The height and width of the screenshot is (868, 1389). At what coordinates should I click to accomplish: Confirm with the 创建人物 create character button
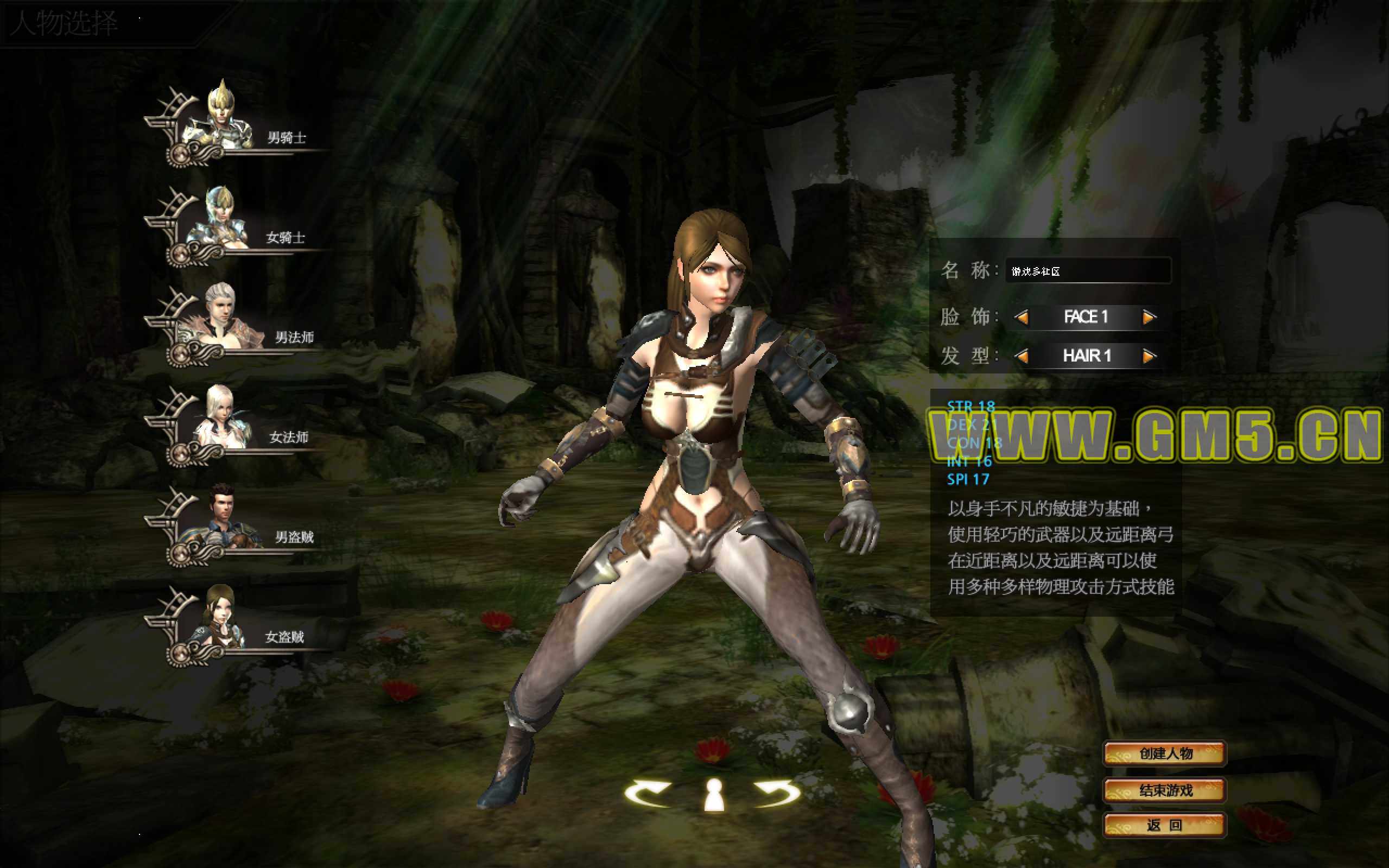tap(1165, 754)
